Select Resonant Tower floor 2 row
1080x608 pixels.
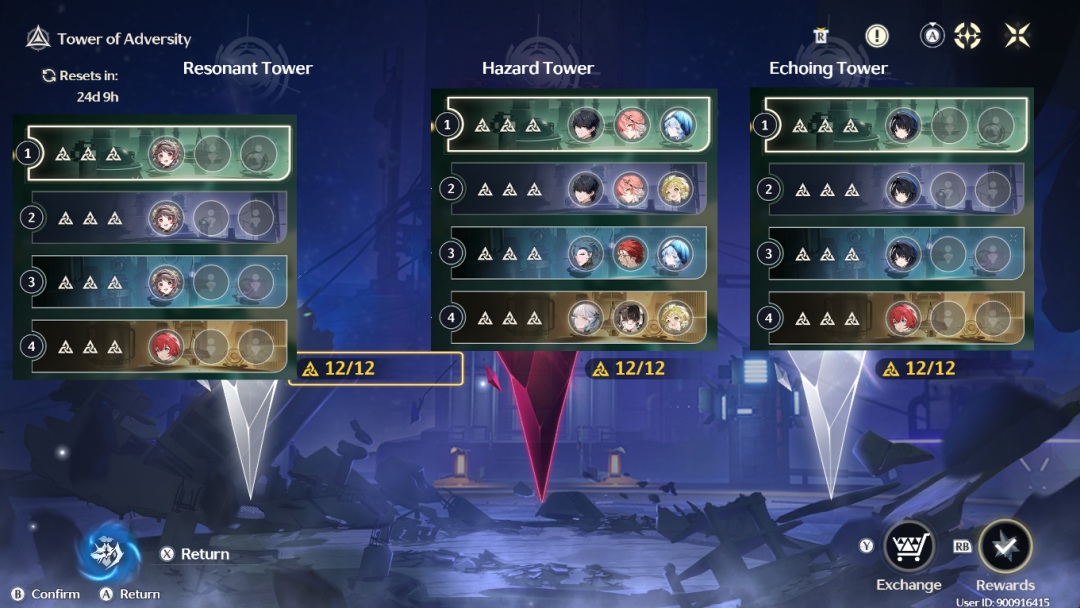(x=160, y=217)
